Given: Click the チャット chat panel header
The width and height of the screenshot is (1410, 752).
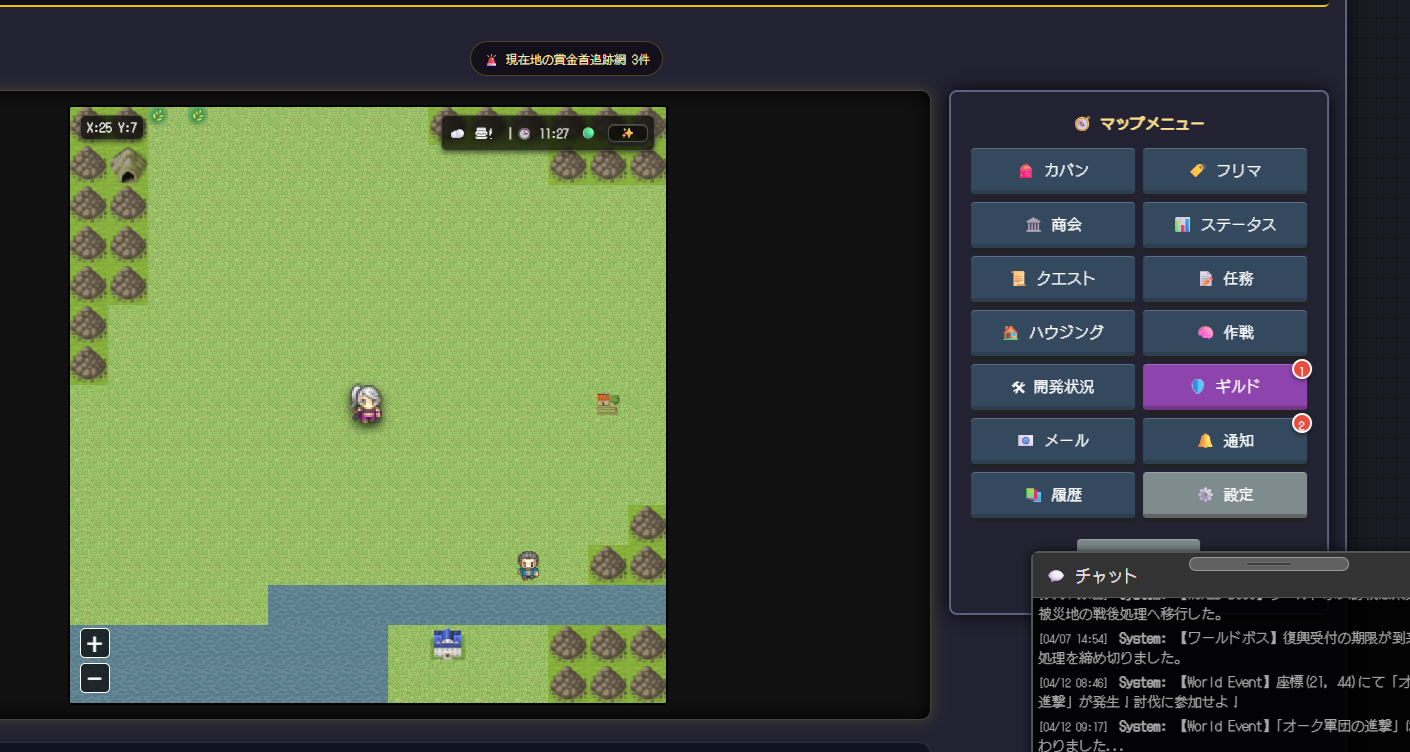Looking at the screenshot, I should (x=1105, y=576).
